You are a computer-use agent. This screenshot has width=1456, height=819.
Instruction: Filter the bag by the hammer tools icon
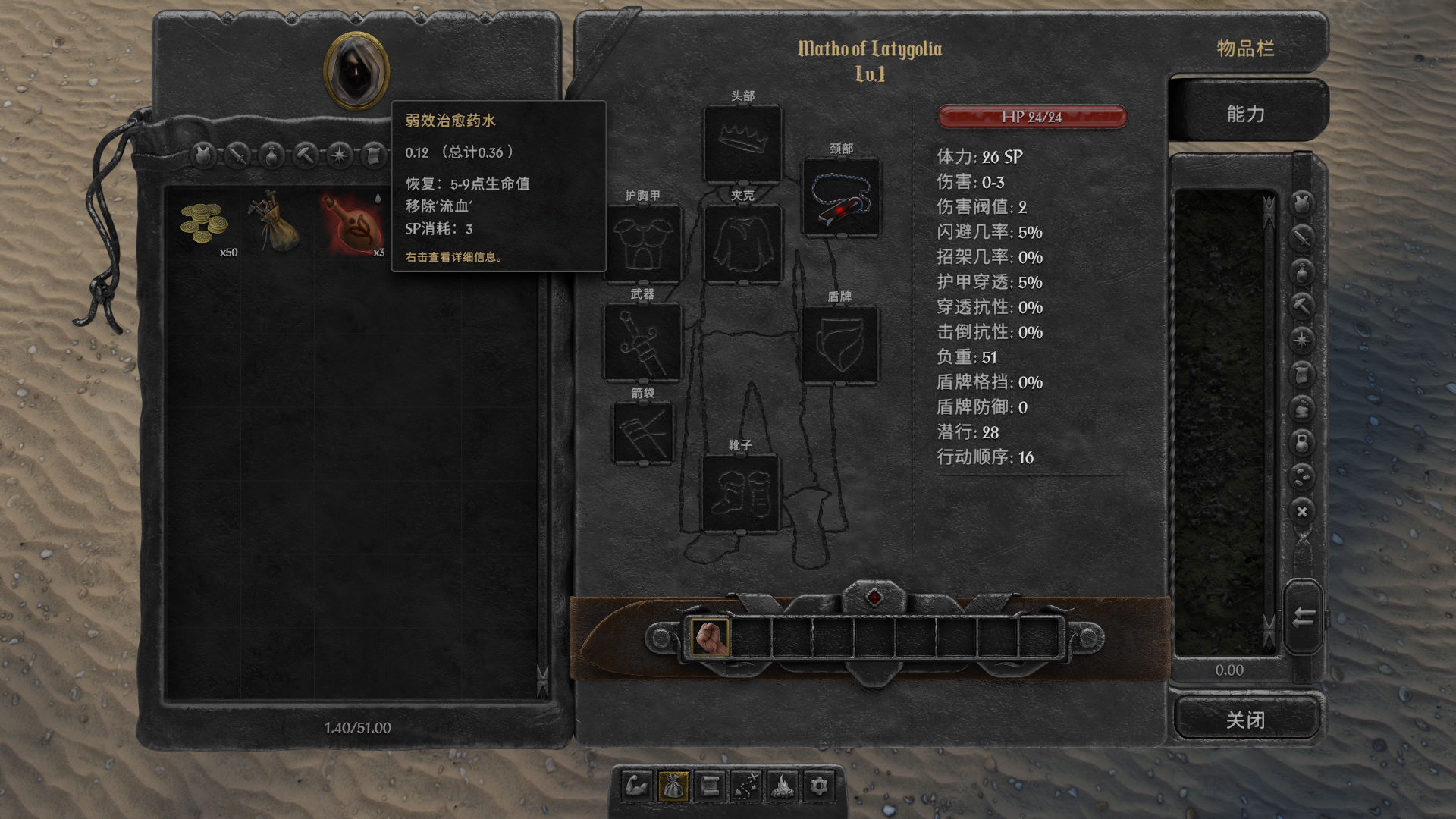306,155
